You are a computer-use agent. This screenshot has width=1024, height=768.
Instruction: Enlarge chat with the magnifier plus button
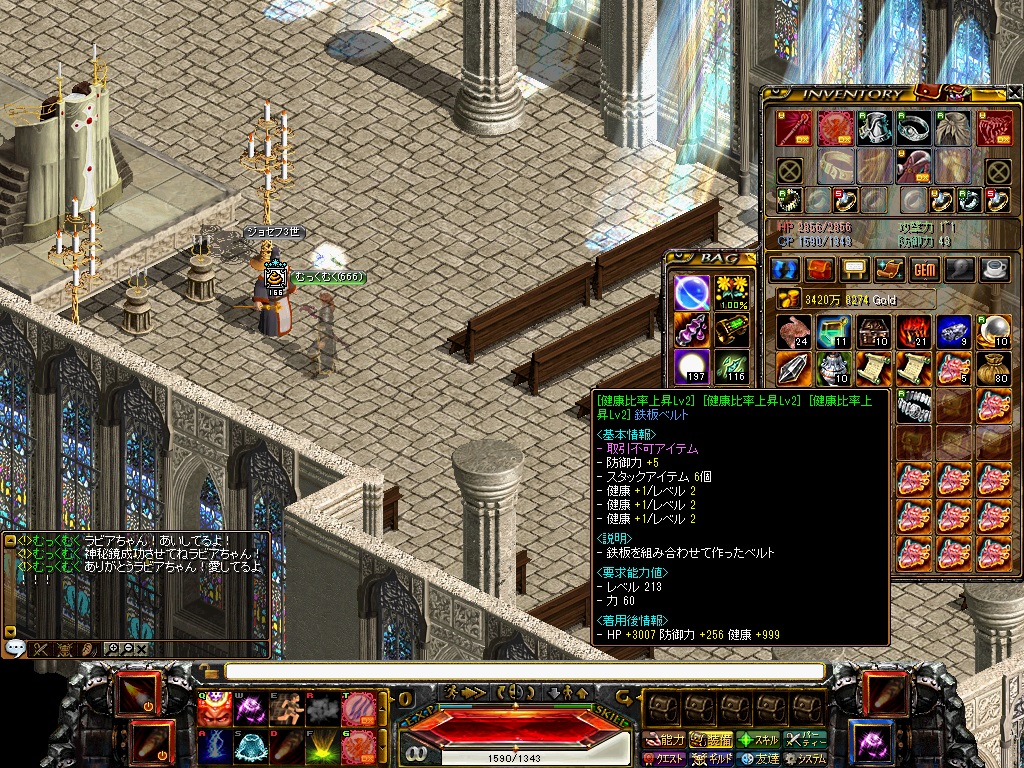pyautogui.click(x=111, y=649)
